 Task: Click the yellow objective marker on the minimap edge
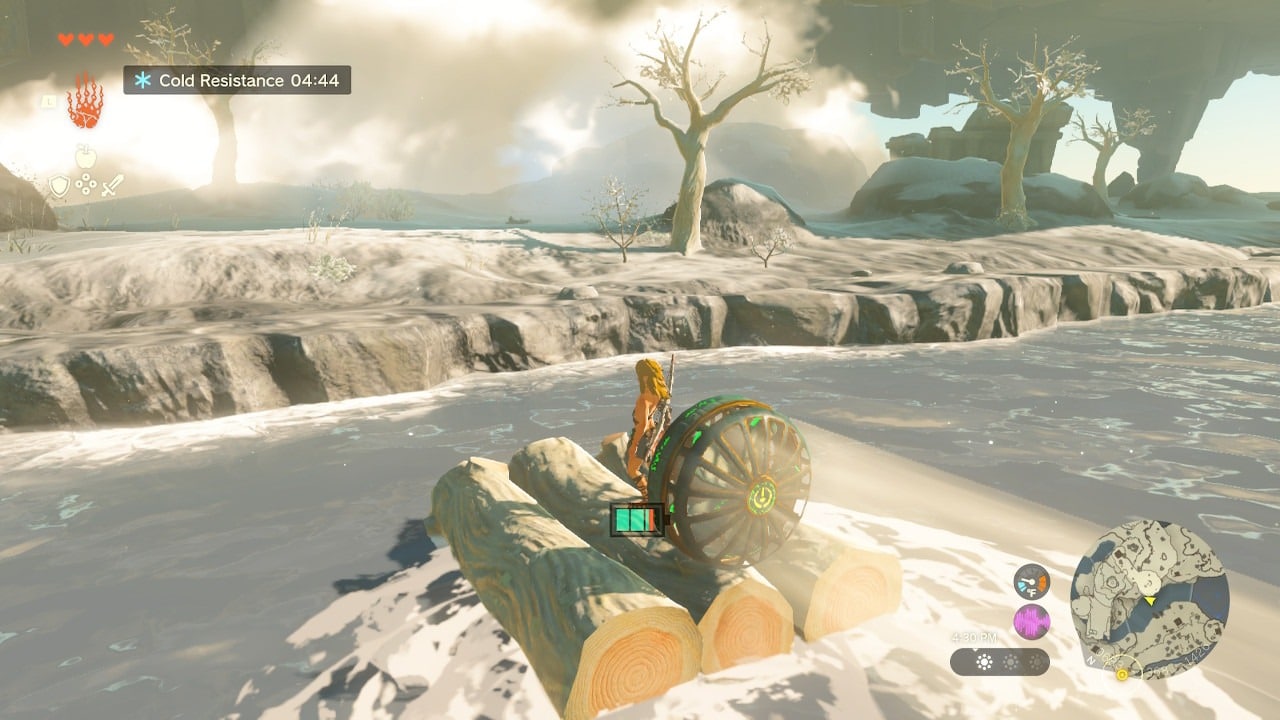(1122, 675)
